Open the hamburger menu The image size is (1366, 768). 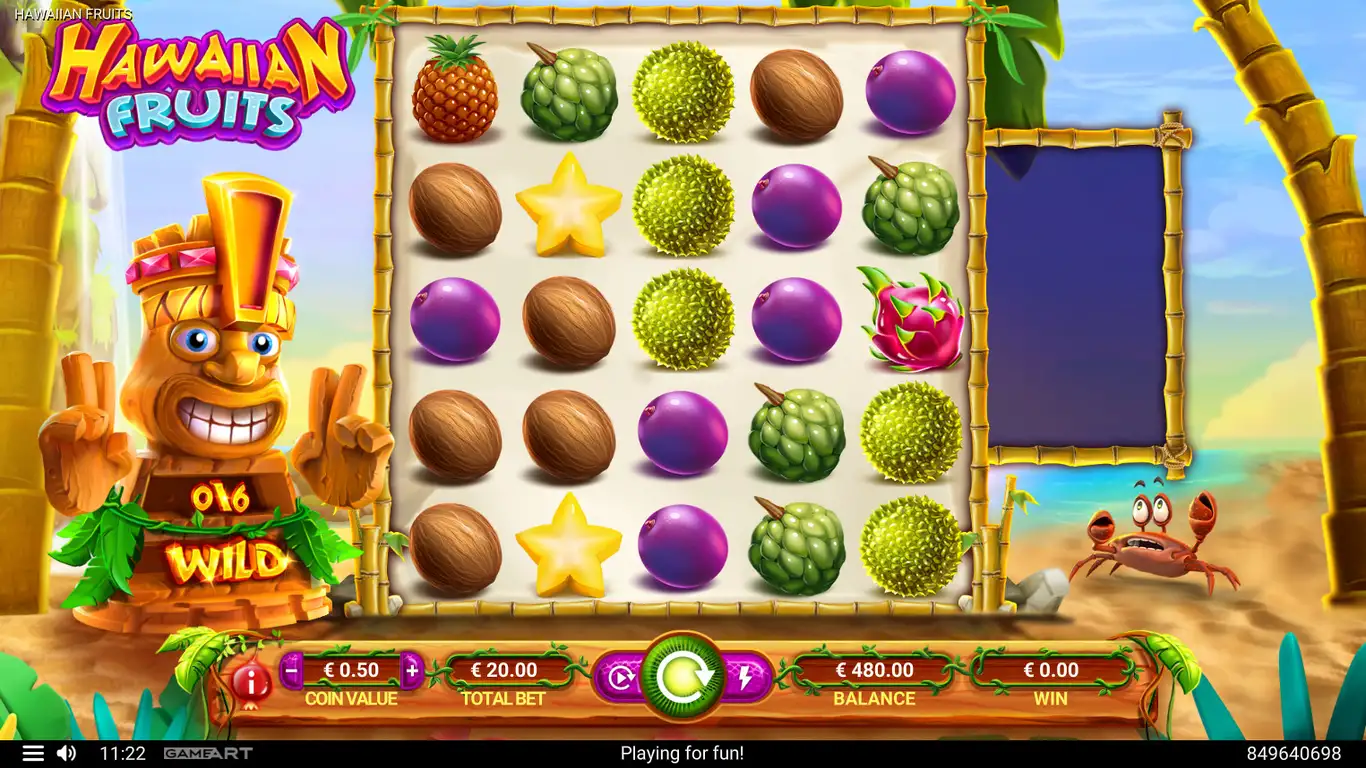click(x=33, y=753)
